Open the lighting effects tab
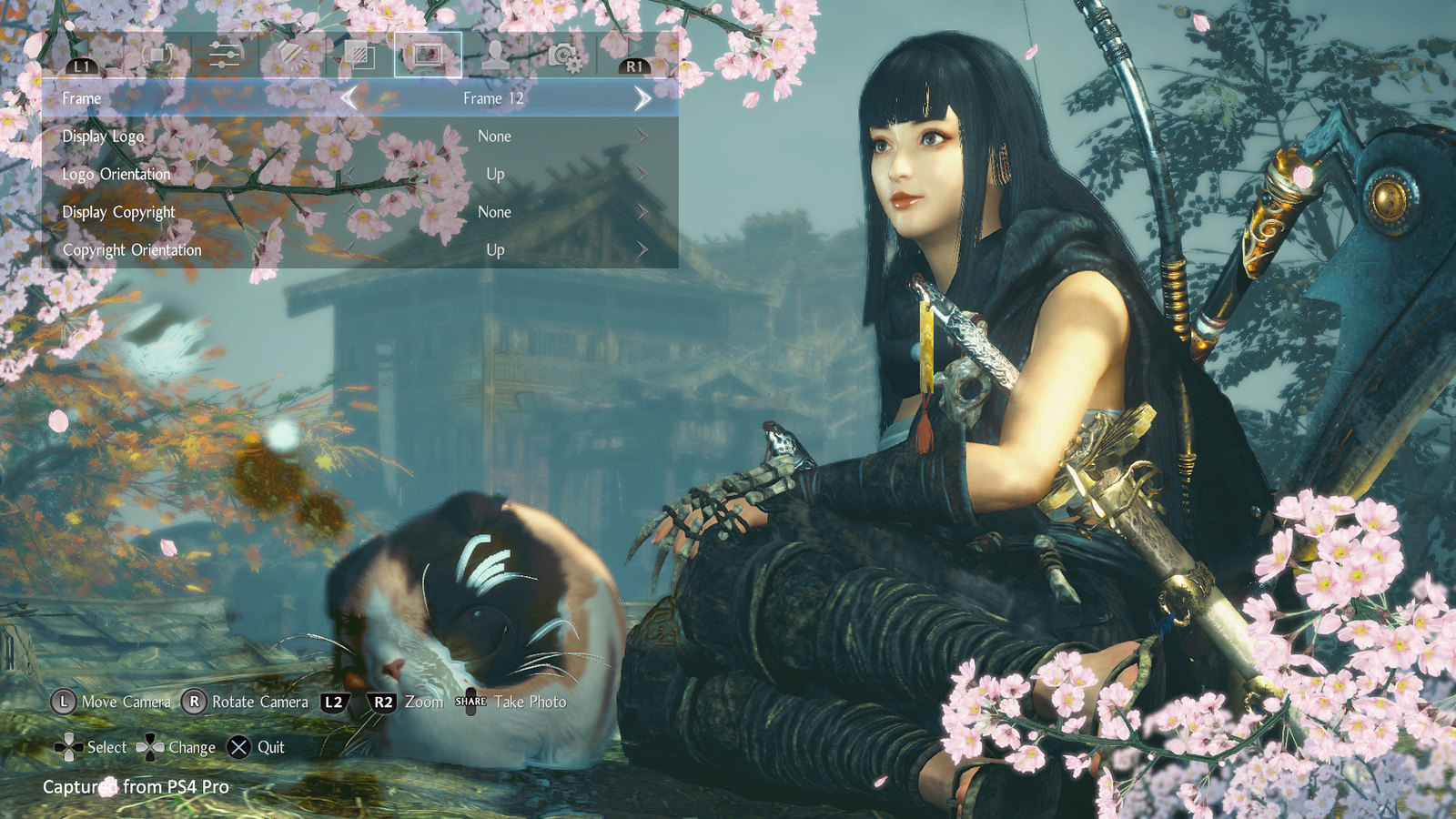The width and height of the screenshot is (1456, 819). coord(288,56)
